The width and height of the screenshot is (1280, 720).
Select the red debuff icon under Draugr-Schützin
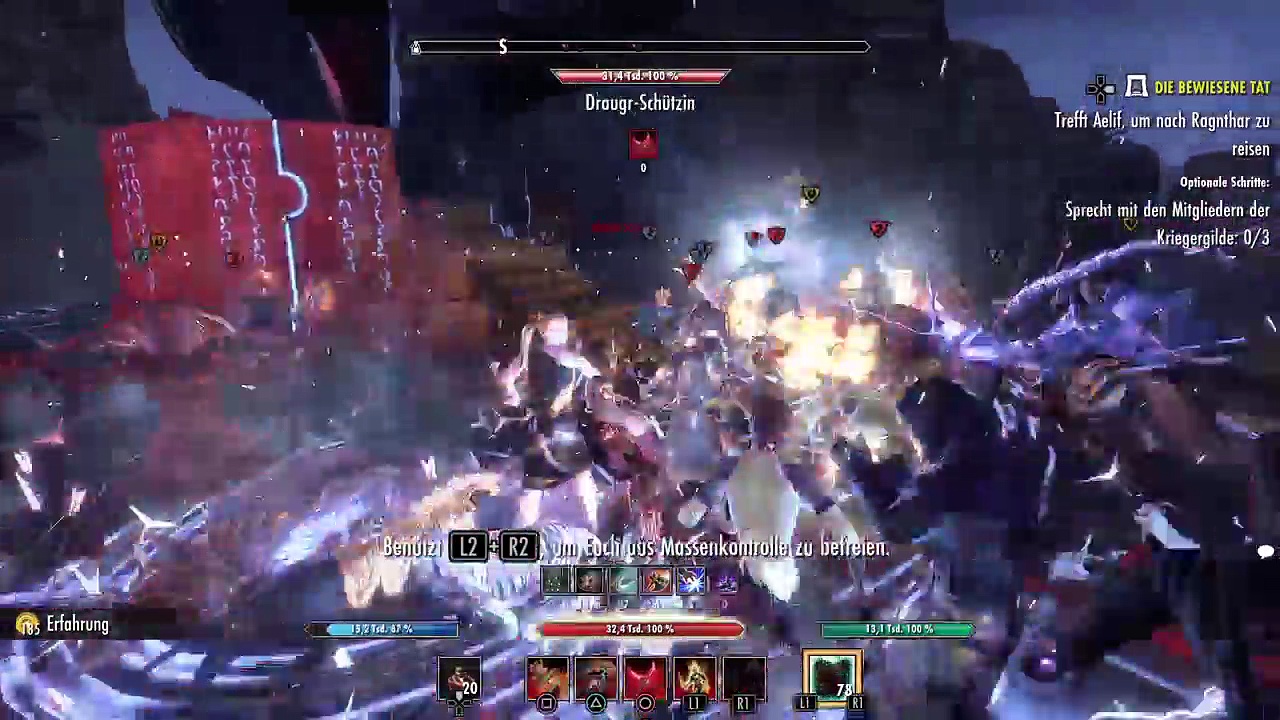click(x=643, y=144)
